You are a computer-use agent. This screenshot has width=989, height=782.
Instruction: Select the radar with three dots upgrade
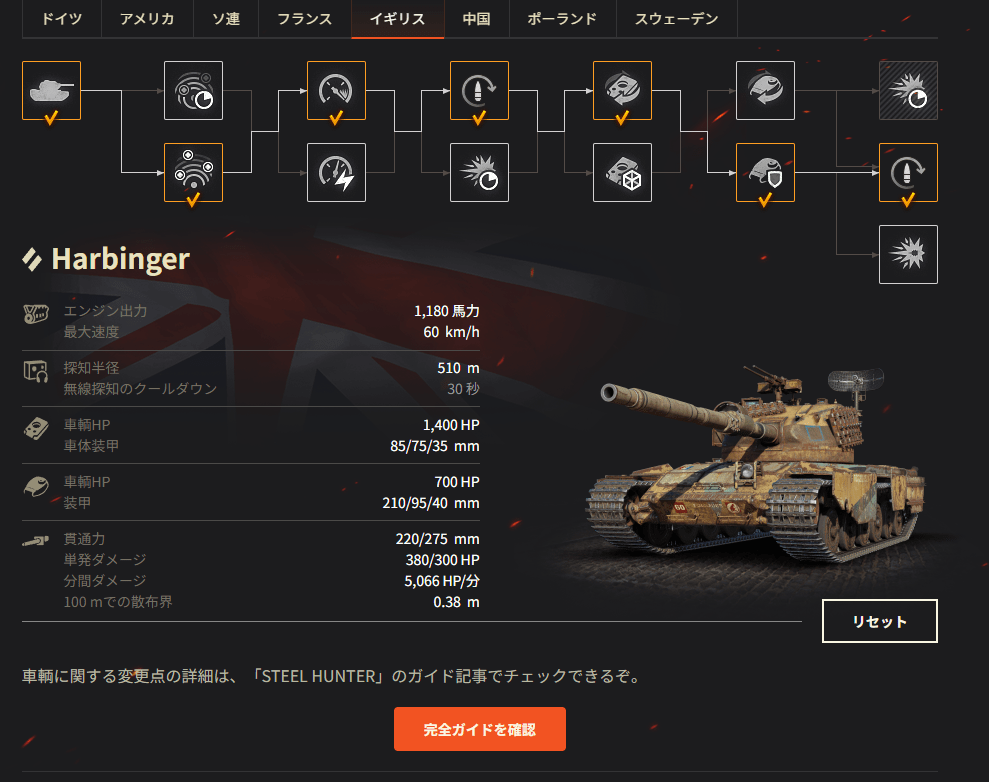pos(194,172)
